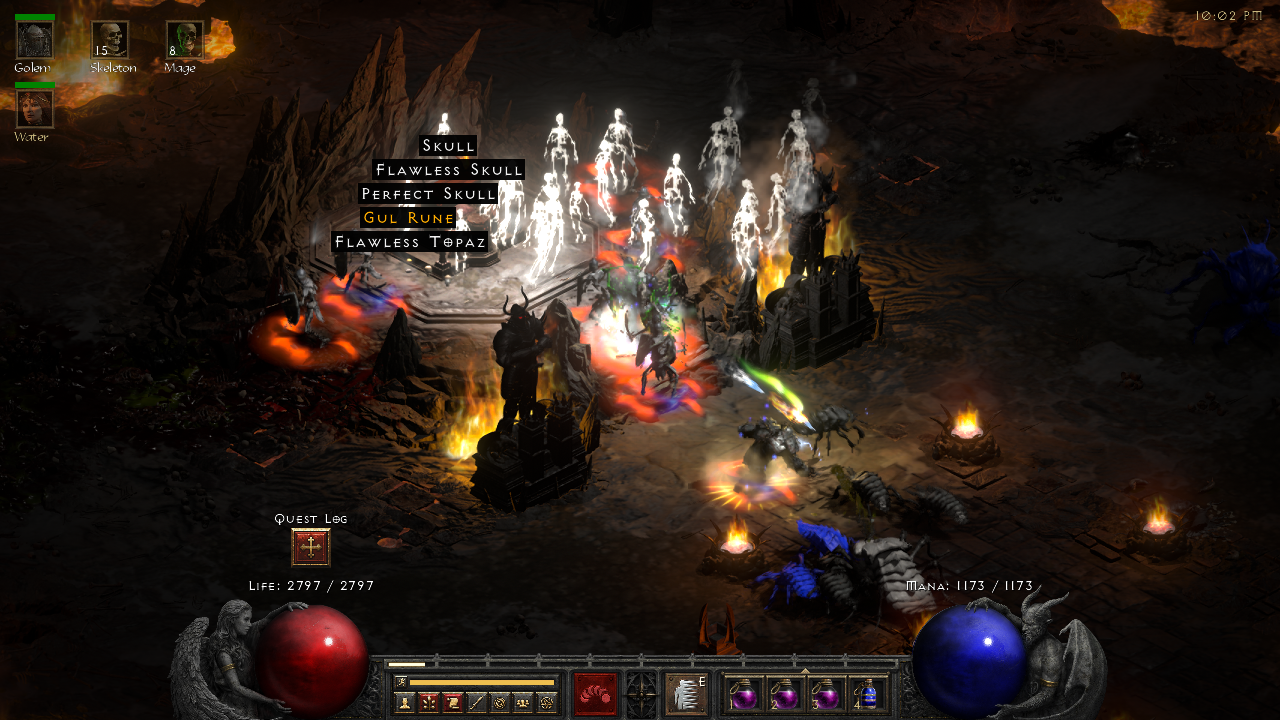Use the purple potion in belt slot 3
Image resolution: width=1280 pixels, height=720 pixels.
(x=826, y=694)
